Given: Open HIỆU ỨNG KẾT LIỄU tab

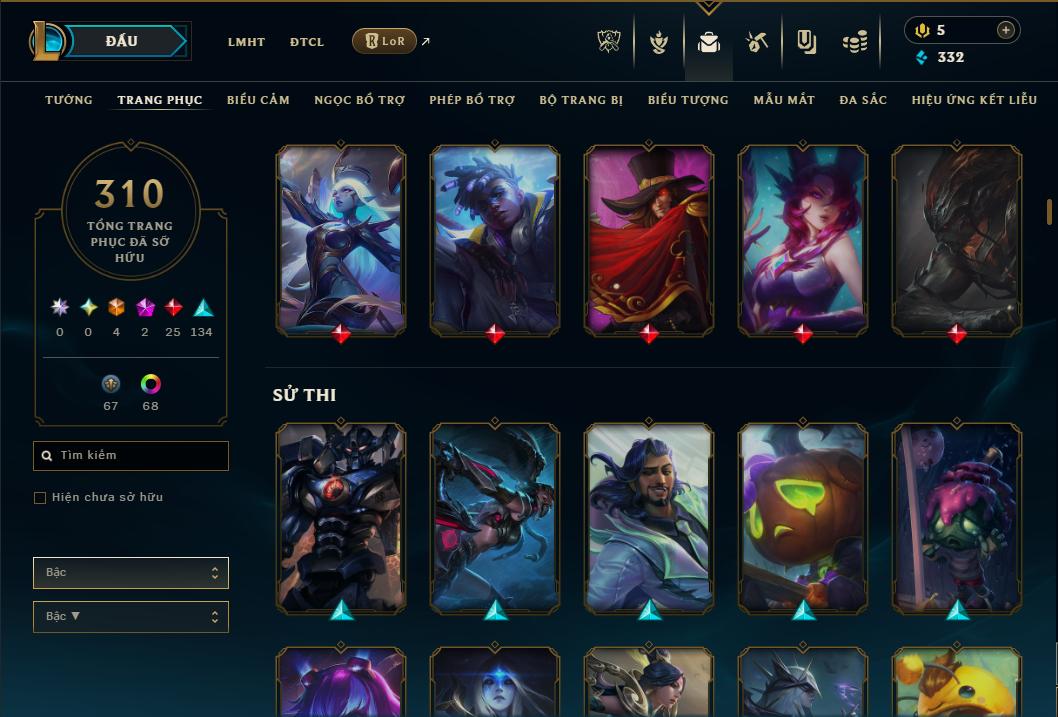Looking at the screenshot, I should pos(973,100).
